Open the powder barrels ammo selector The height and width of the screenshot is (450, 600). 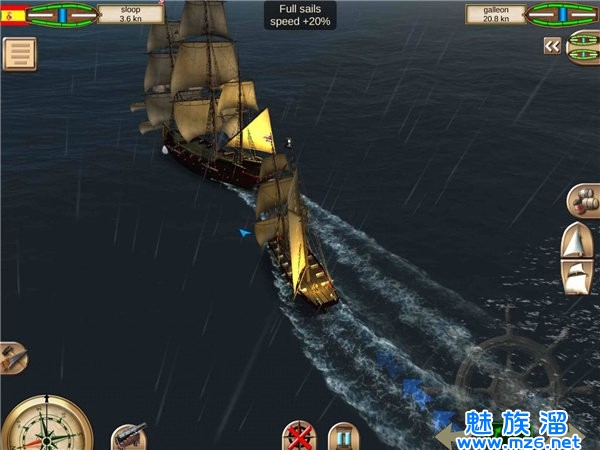581,198
